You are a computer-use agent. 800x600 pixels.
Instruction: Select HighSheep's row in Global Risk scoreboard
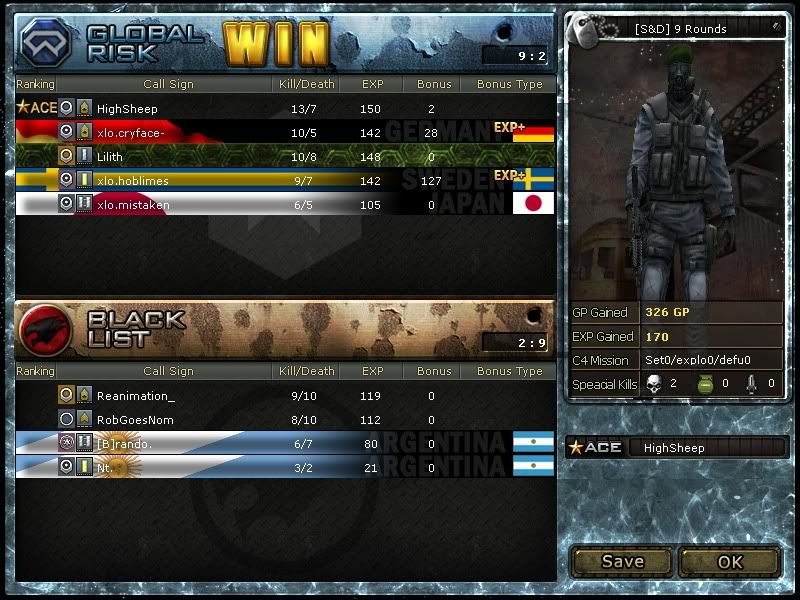click(x=127, y=108)
